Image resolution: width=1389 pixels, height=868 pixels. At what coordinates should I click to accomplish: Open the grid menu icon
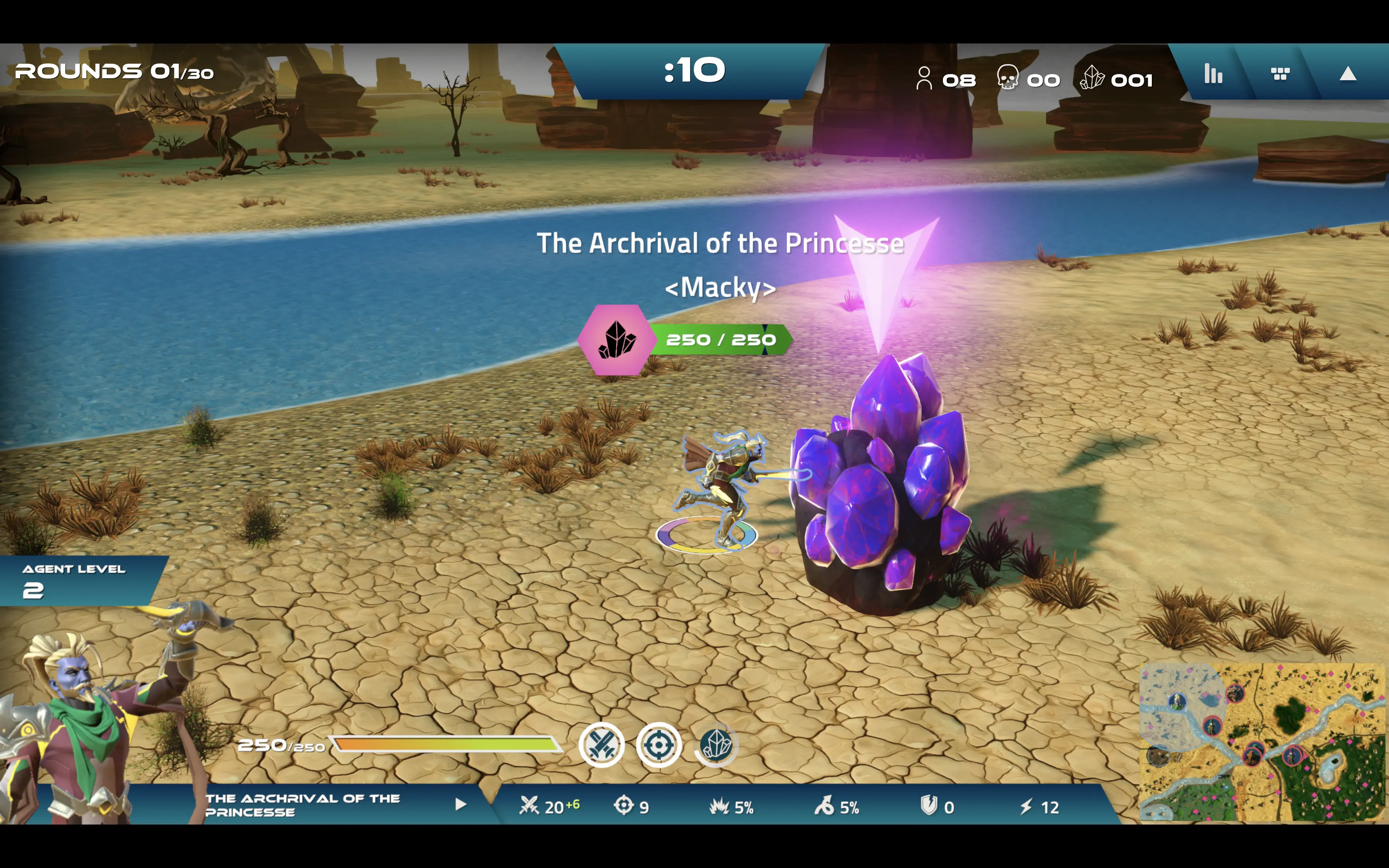1280,74
